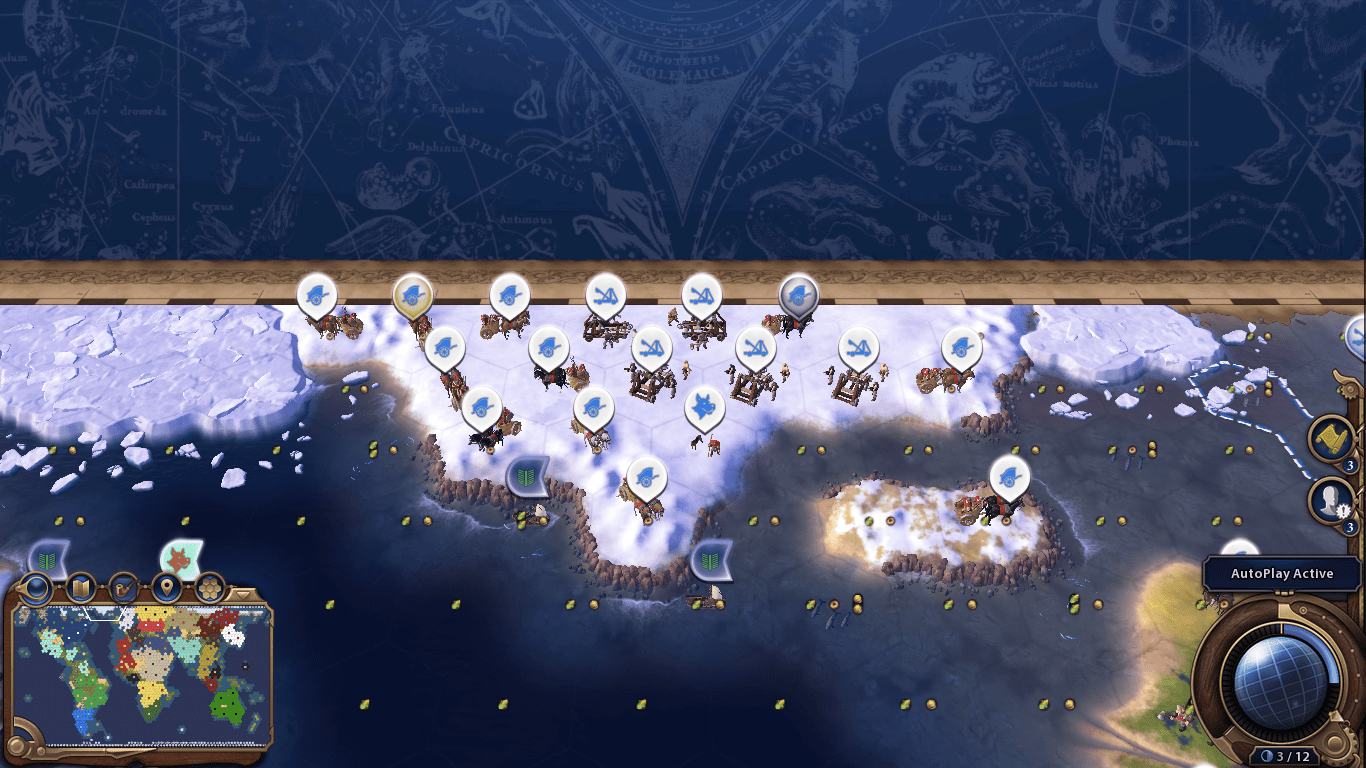Expand the minimap options with the arrow chevron

tap(243, 593)
